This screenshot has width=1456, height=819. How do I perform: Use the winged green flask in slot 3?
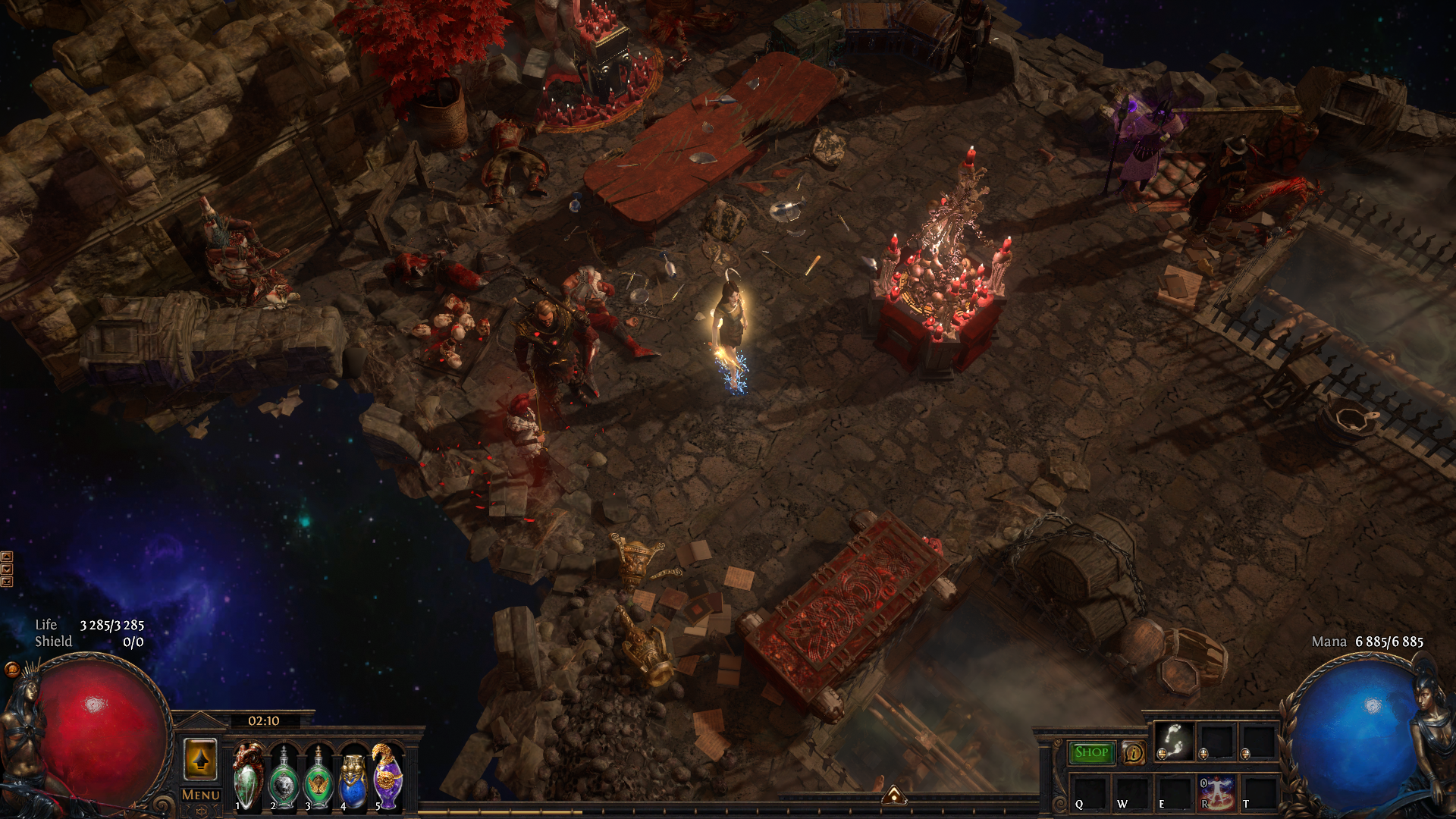click(x=318, y=779)
